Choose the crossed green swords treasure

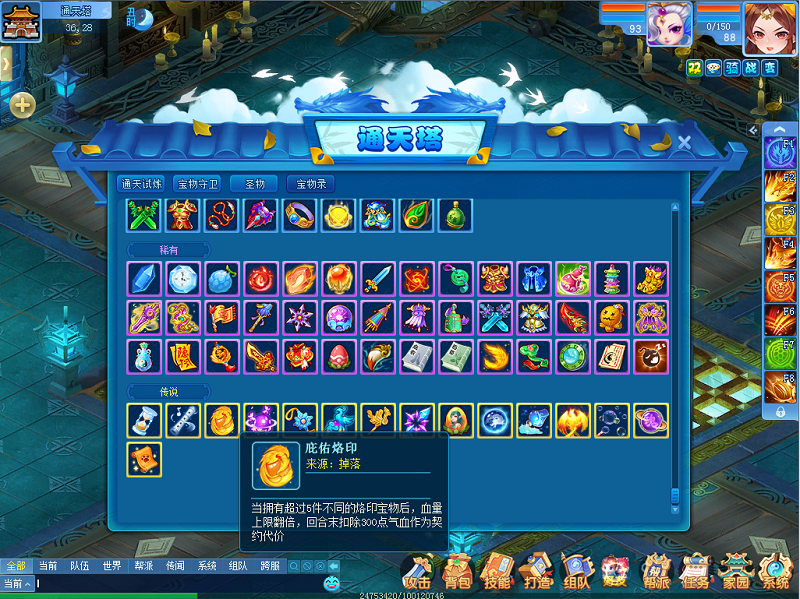click(144, 215)
